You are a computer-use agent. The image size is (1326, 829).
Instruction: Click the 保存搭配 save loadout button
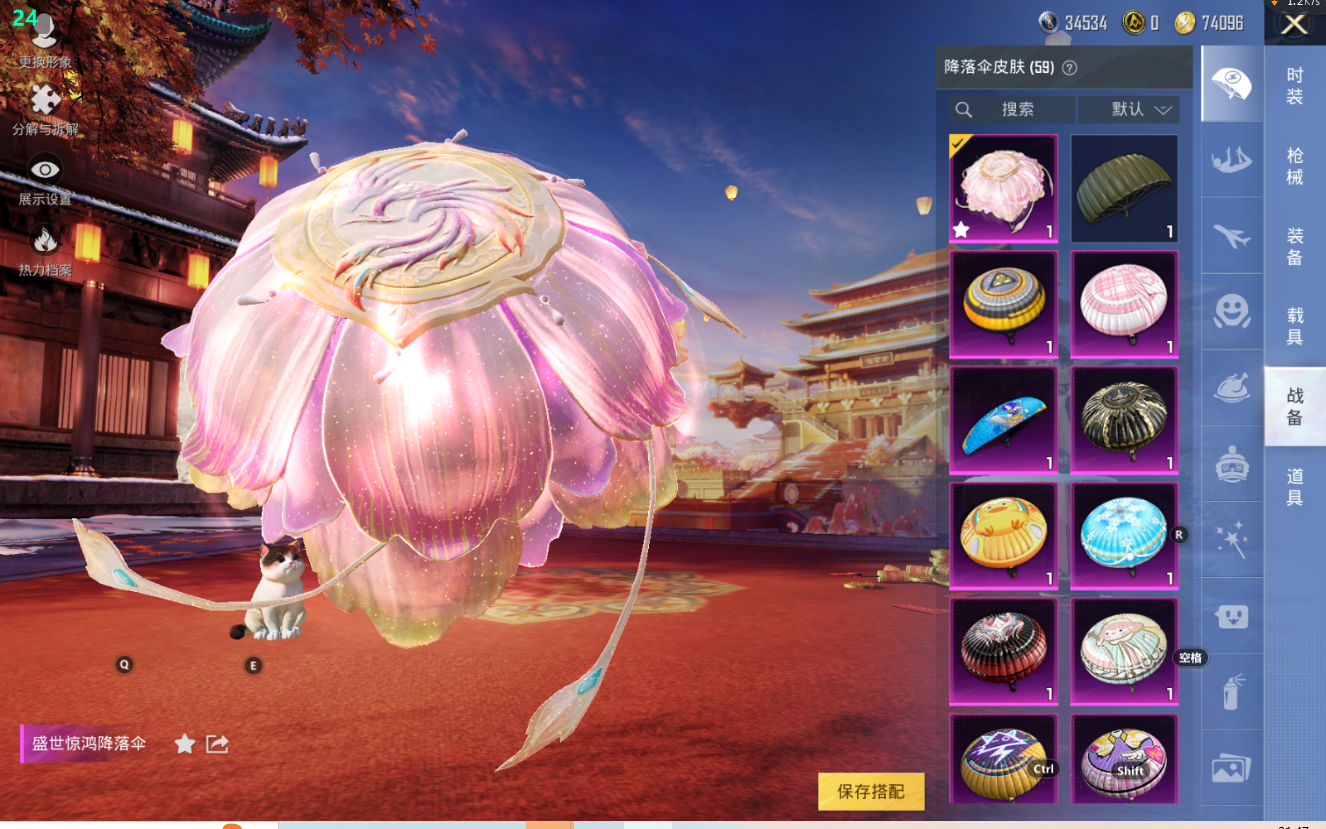[871, 791]
